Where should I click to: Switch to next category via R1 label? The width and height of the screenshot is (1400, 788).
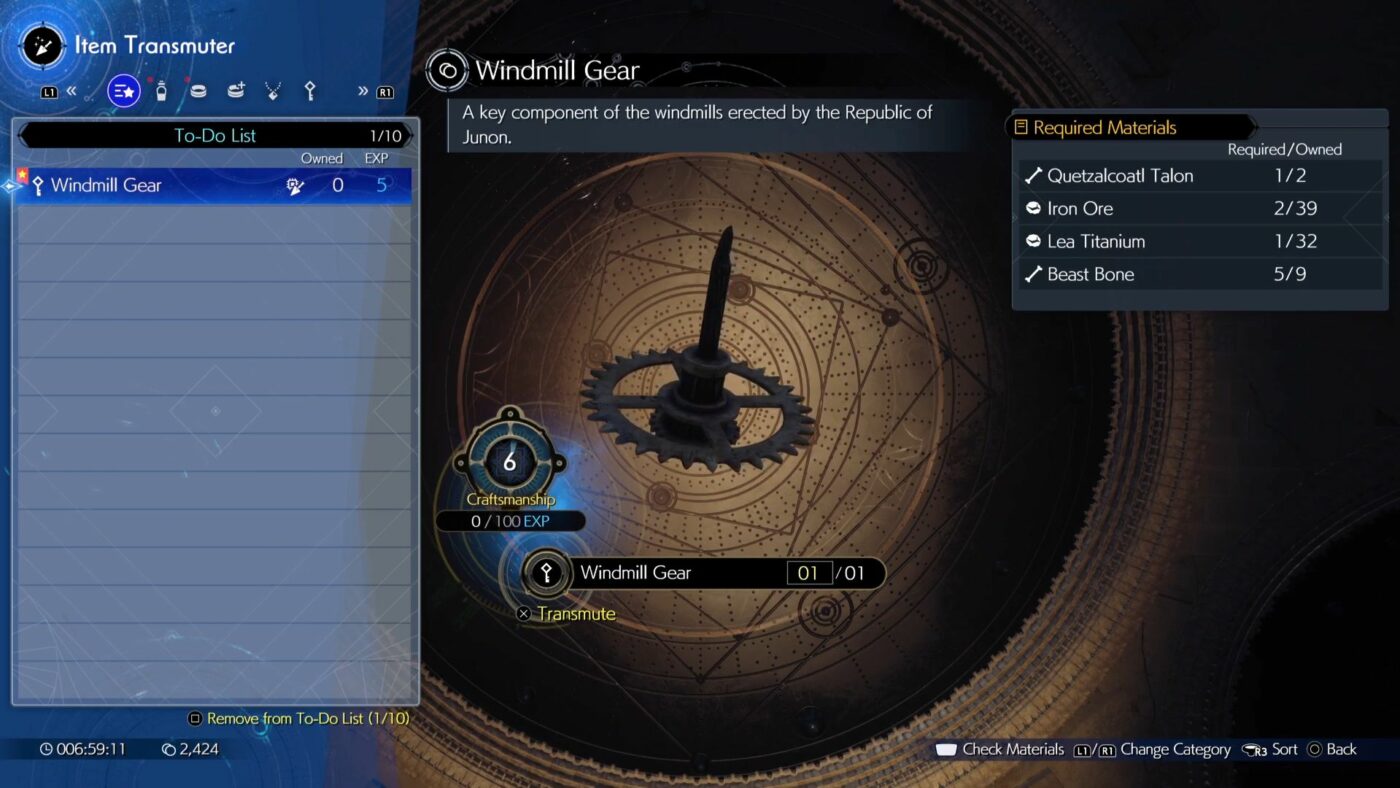383,90
